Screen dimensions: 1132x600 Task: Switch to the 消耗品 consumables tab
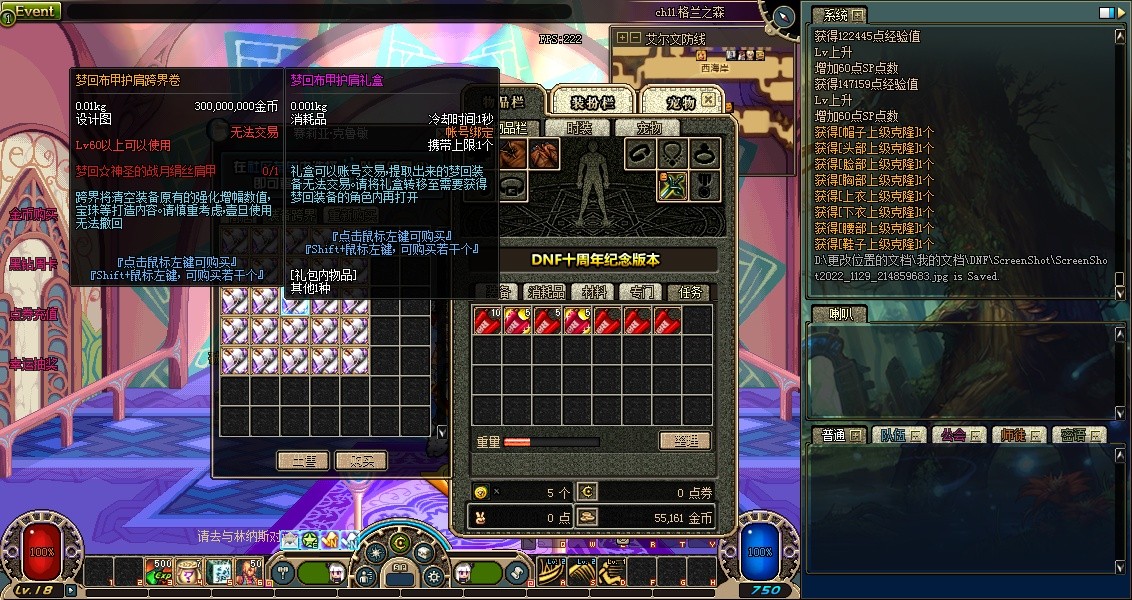[x=546, y=292]
